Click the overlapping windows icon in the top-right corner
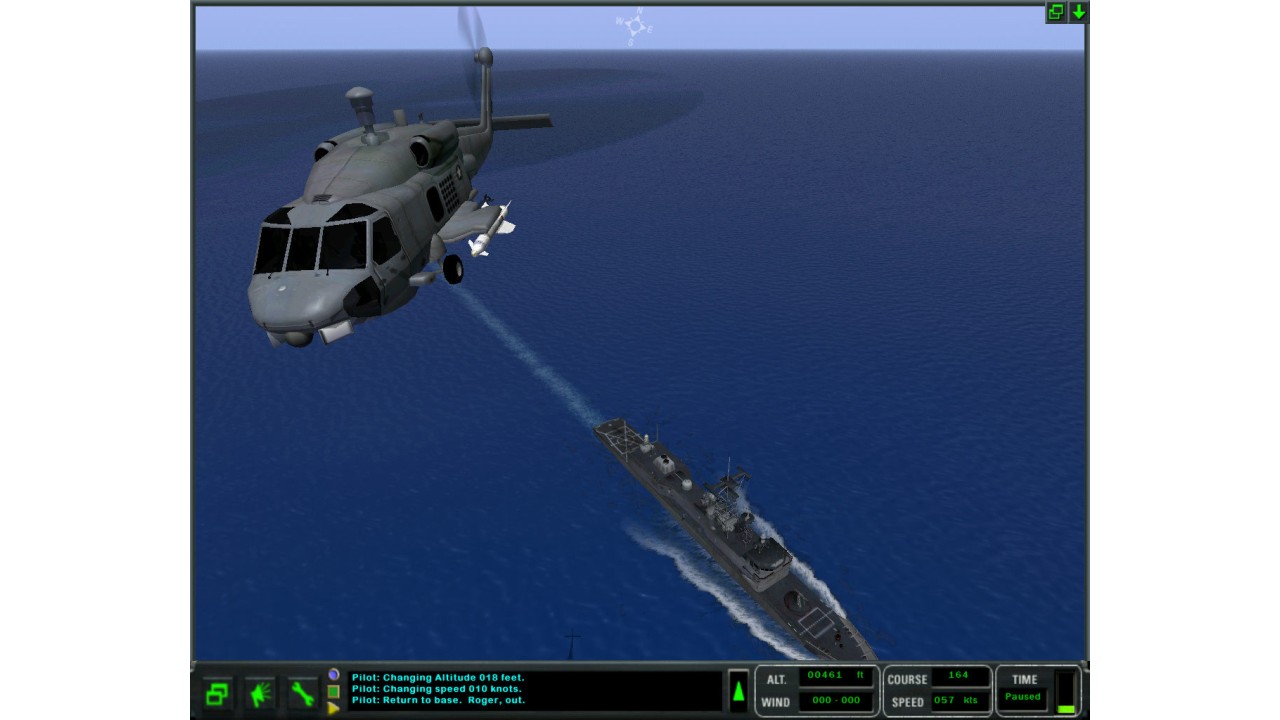 1056,12
